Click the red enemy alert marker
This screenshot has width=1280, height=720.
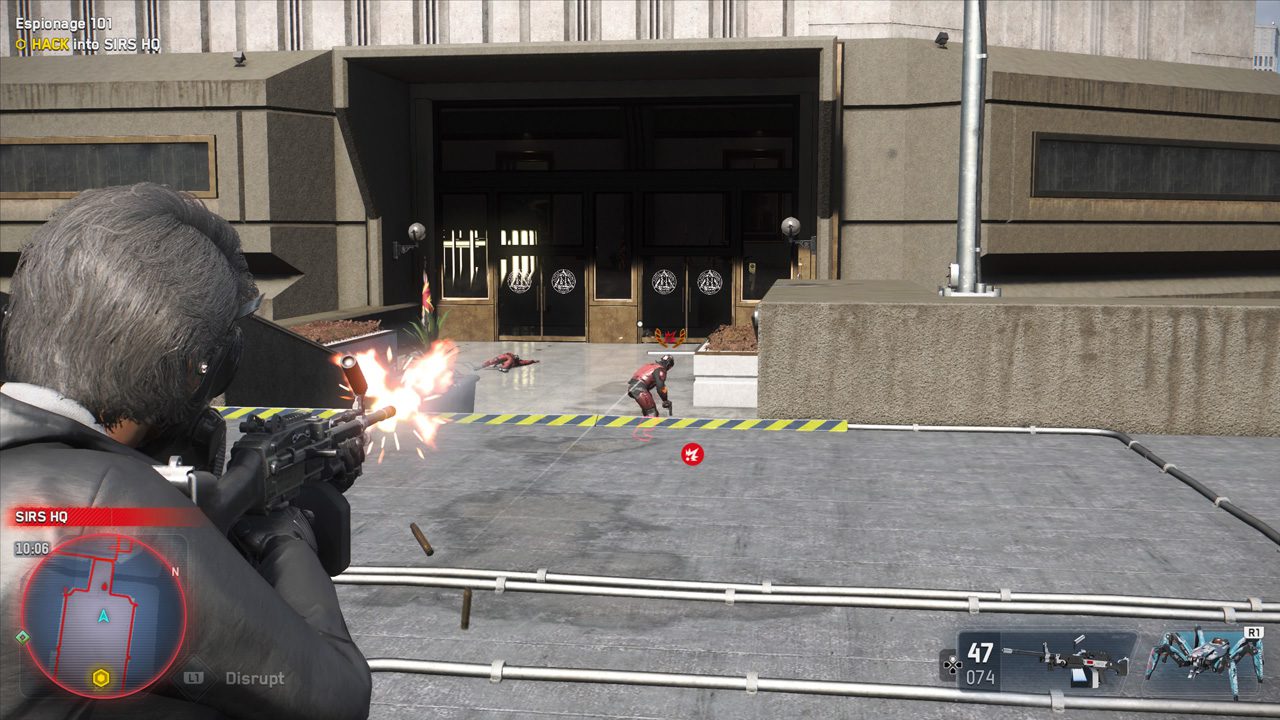click(x=691, y=454)
